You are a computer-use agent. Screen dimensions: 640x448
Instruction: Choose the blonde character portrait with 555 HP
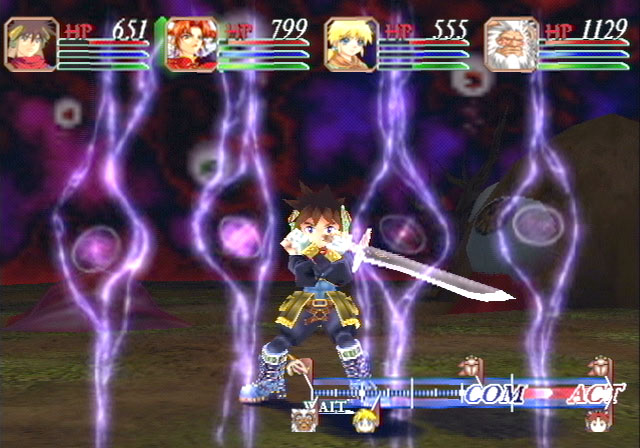[x=350, y=45]
